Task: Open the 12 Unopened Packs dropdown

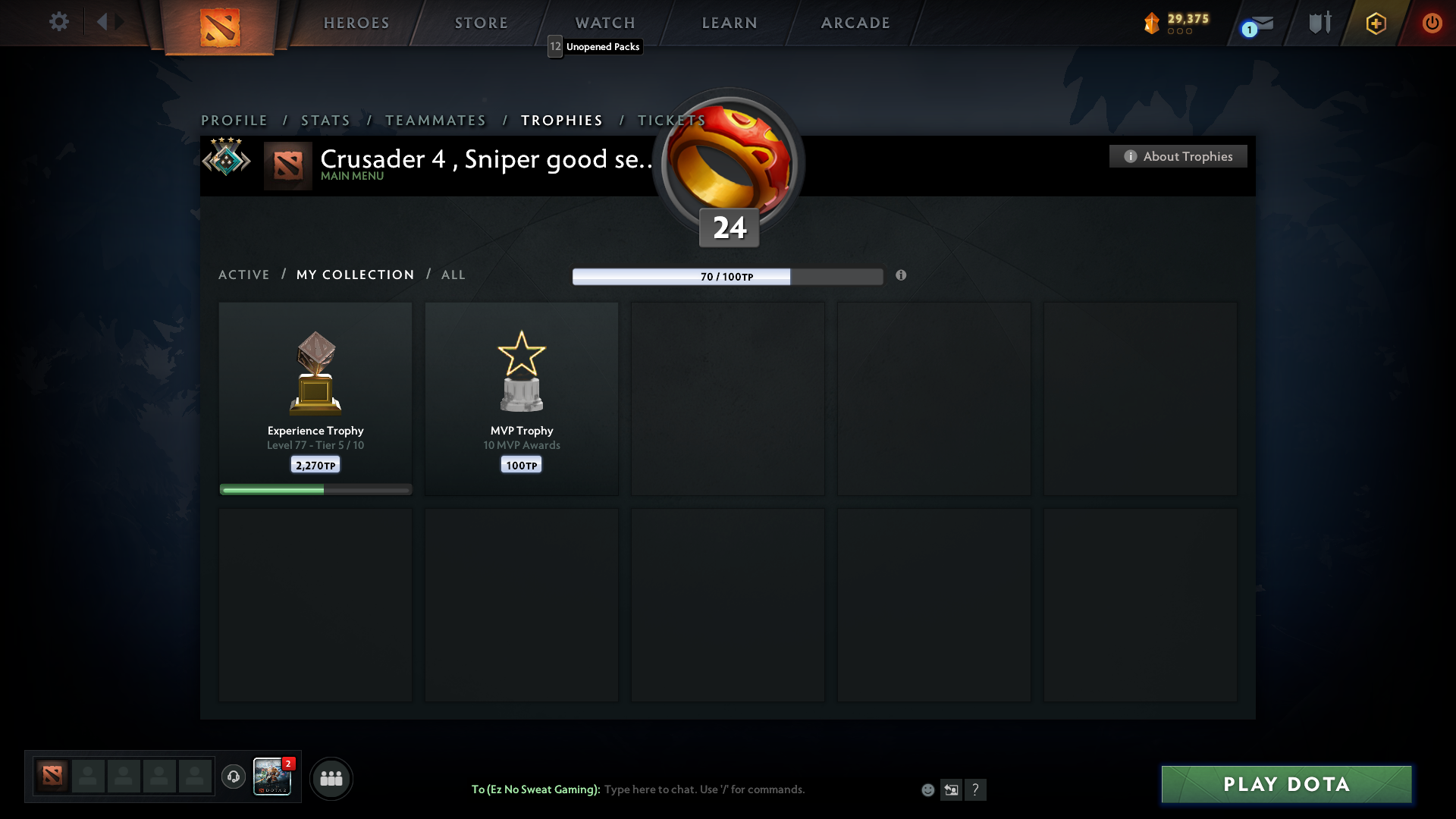Action: (x=594, y=46)
